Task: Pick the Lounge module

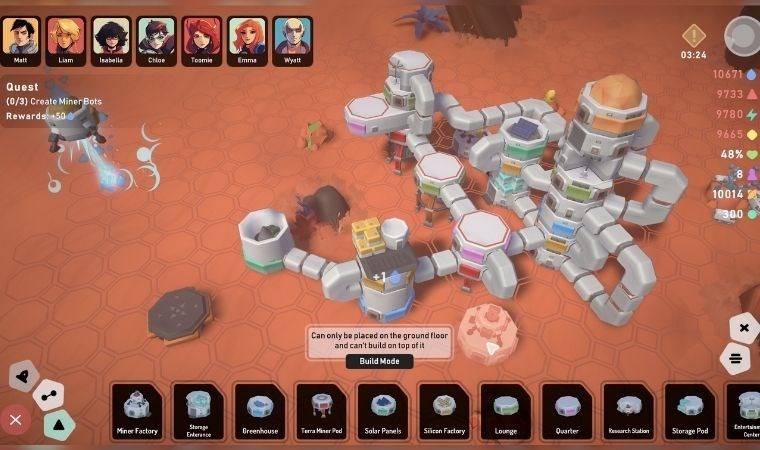Action: [506, 411]
